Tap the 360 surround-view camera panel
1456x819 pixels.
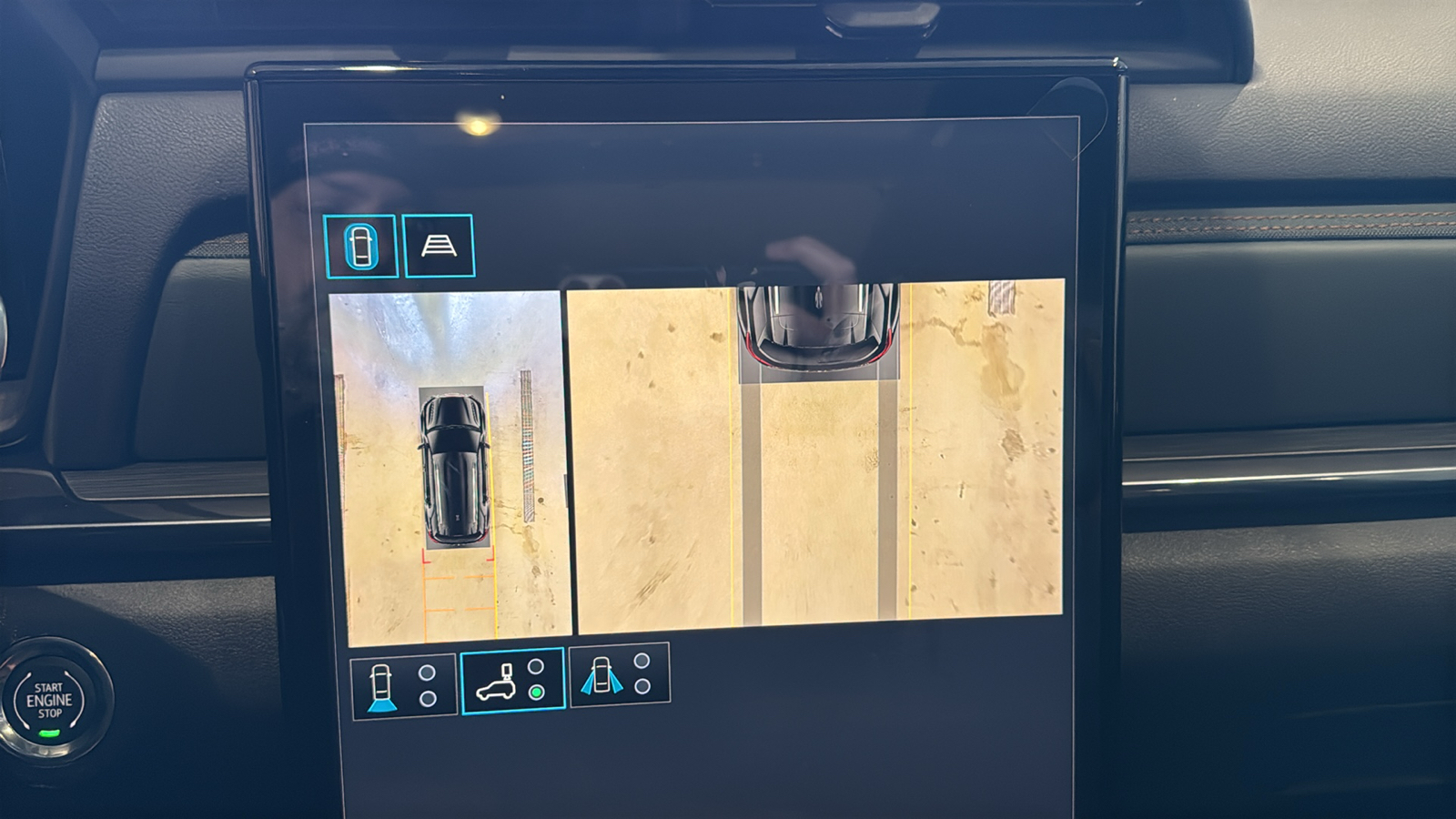click(450, 464)
